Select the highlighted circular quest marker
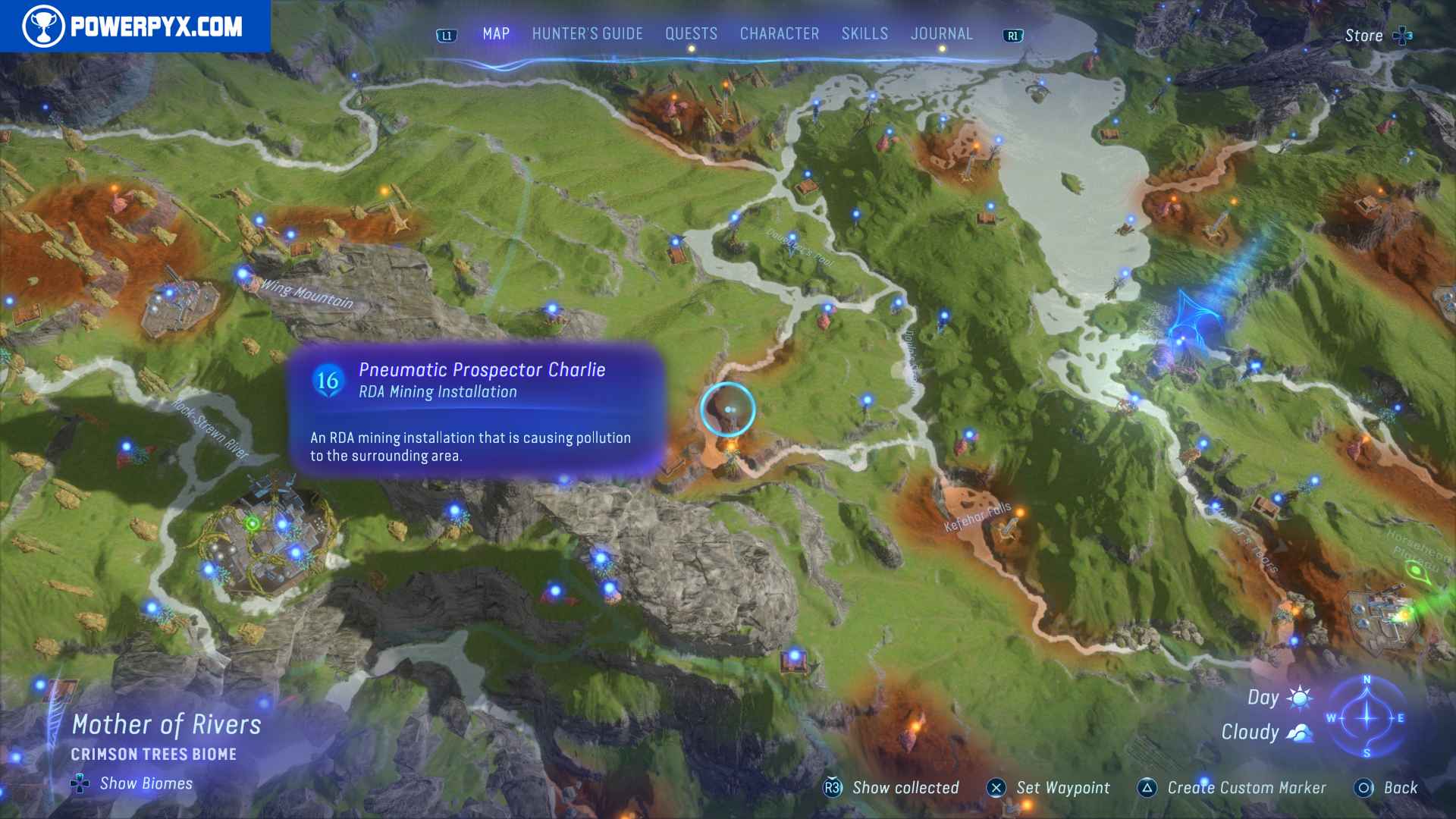 (x=729, y=409)
